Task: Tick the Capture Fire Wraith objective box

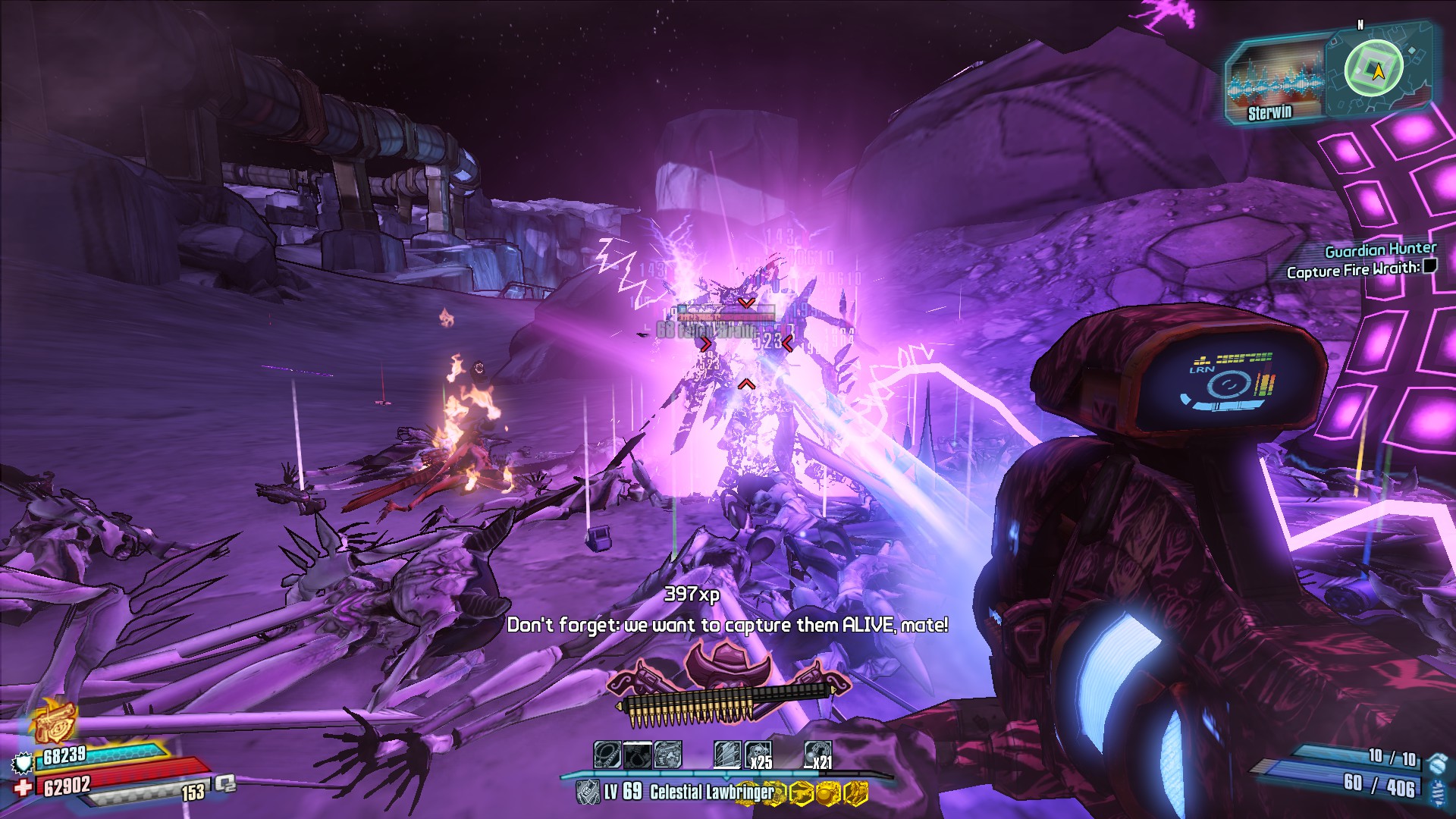Action: [x=1429, y=266]
